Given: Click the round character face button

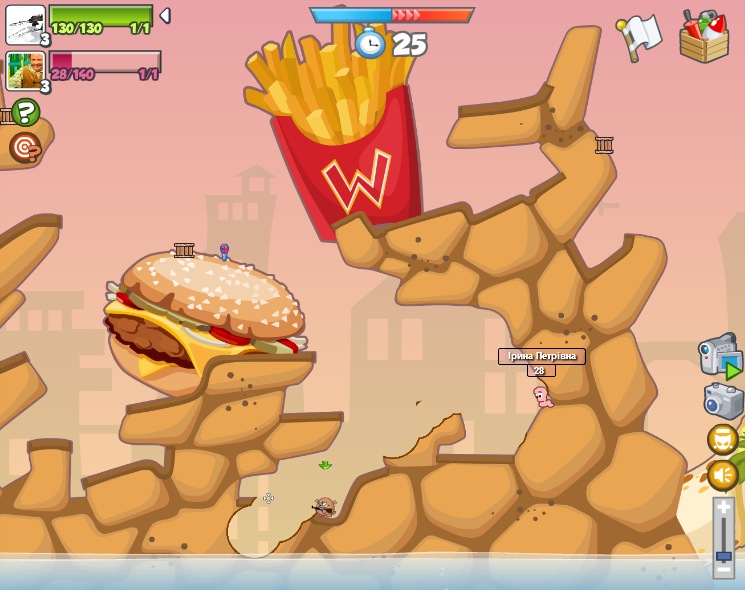Looking at the screenshot, I should coord(723,439).
